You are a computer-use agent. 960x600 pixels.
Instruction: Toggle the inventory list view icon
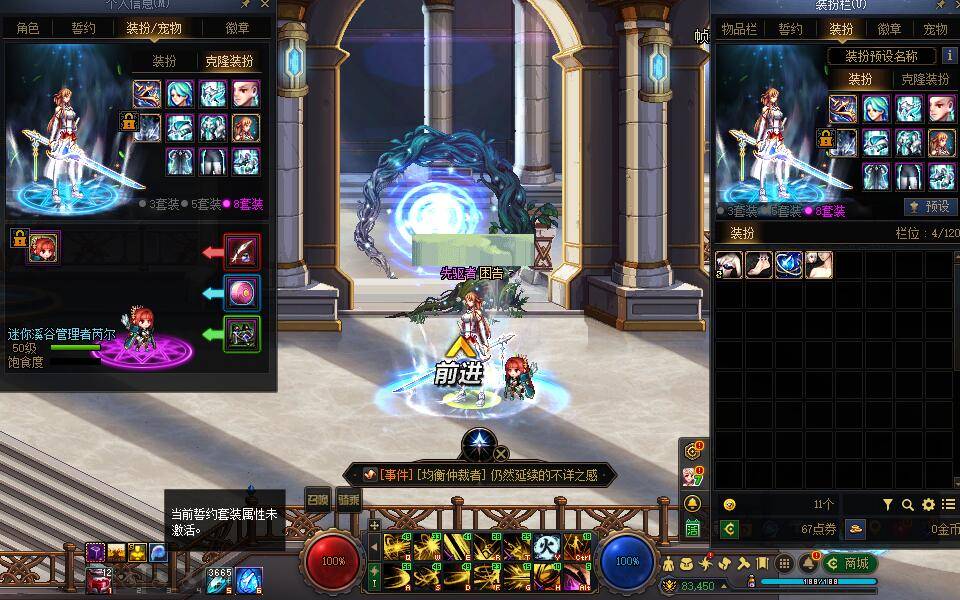[948, 505]
